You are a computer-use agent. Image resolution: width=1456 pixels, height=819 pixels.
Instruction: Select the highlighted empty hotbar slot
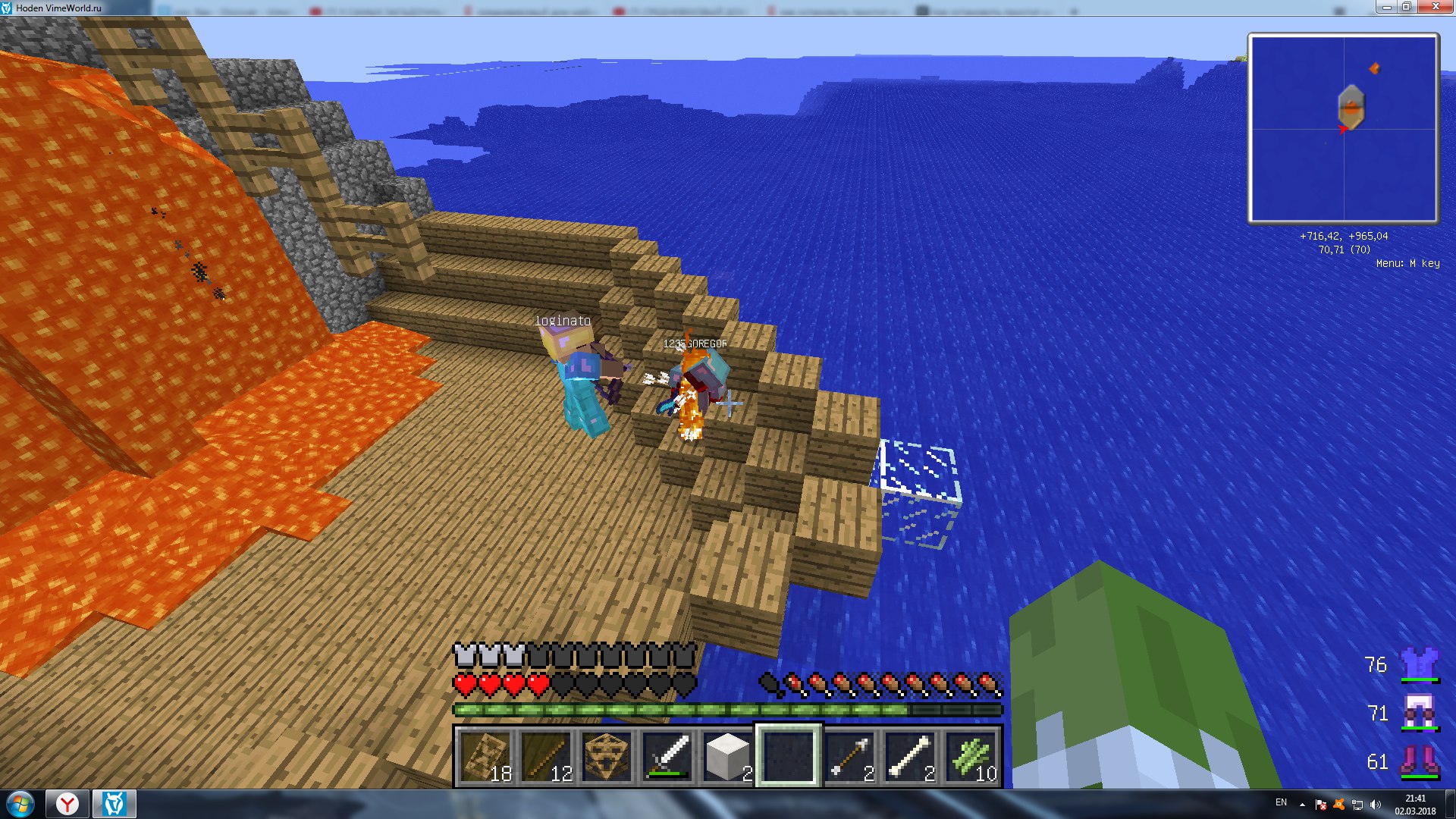pos(789,756)
